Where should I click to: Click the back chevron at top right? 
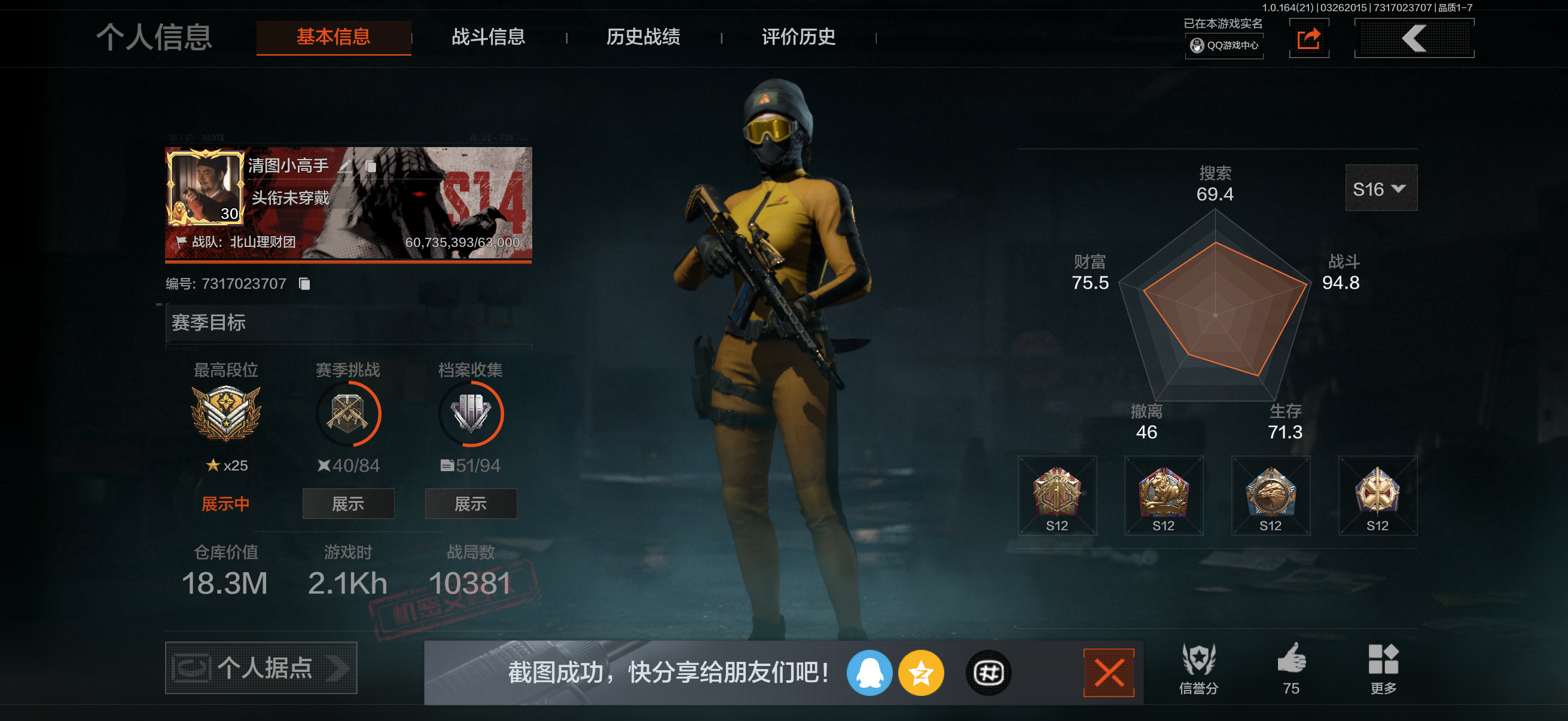1413,38
